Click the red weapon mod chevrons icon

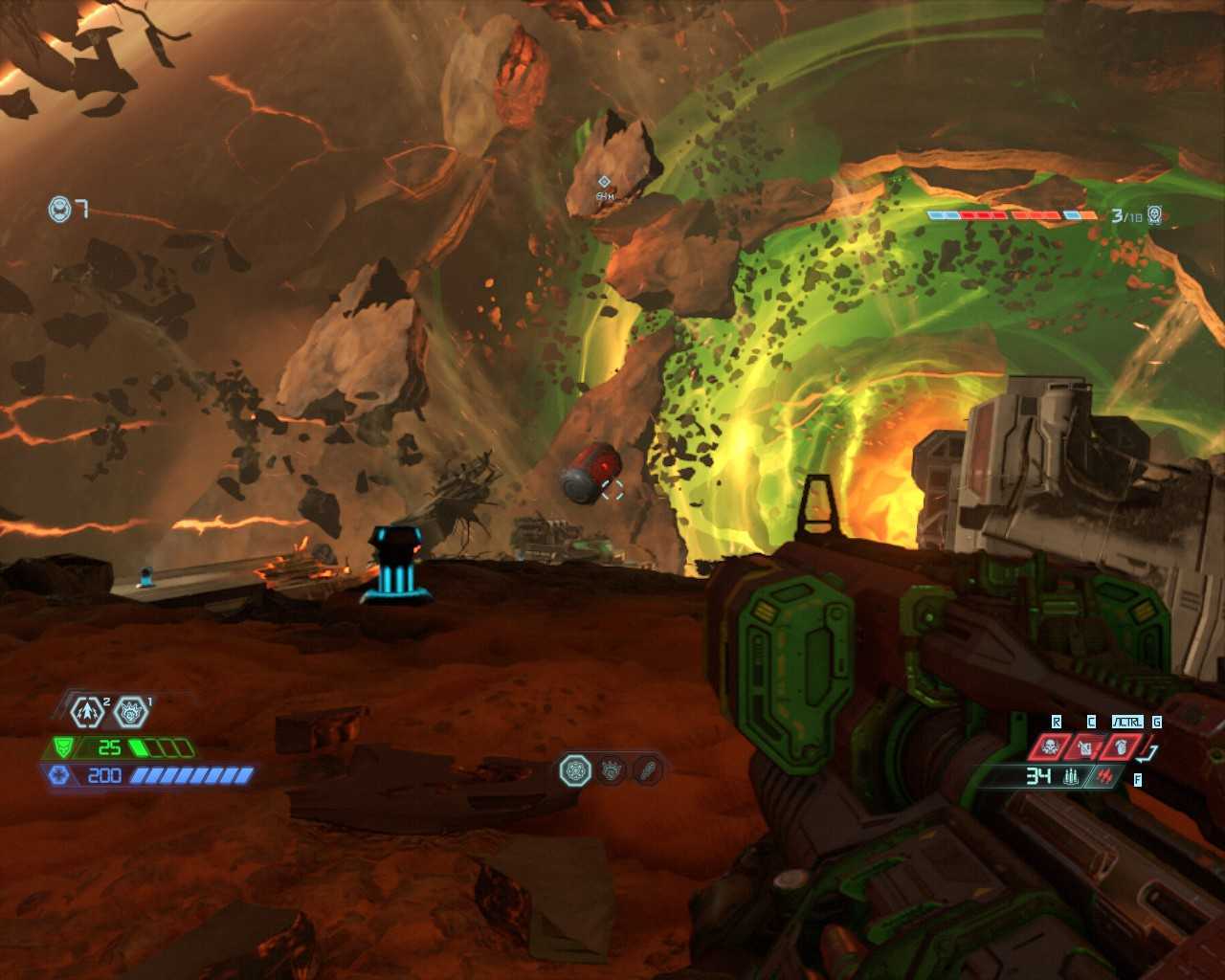pos(1106,777)
